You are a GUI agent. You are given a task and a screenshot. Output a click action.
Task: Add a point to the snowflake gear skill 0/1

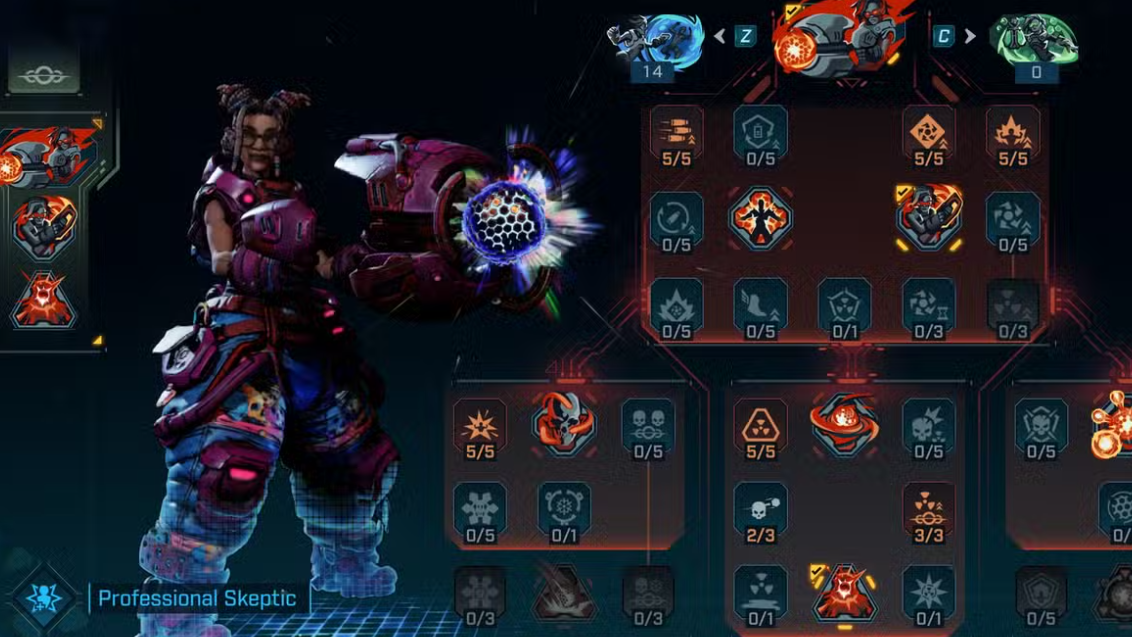564,509
